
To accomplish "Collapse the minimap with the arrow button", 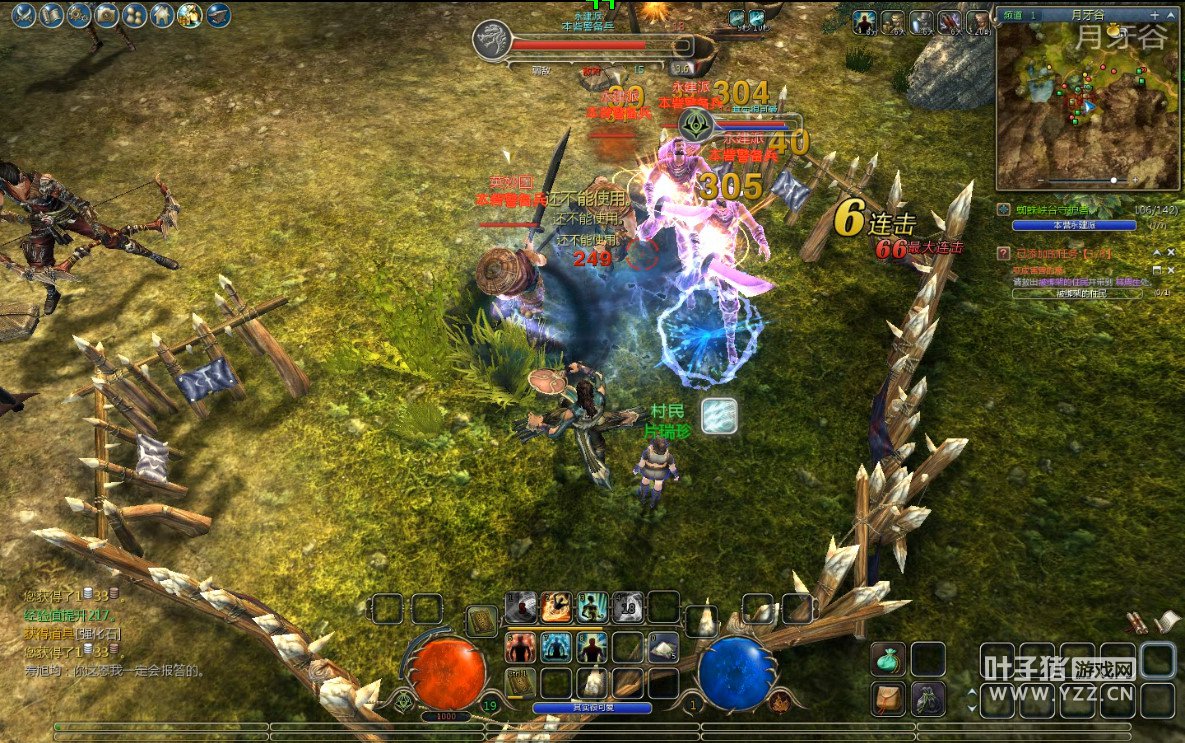I will (x=1172, y=15).
